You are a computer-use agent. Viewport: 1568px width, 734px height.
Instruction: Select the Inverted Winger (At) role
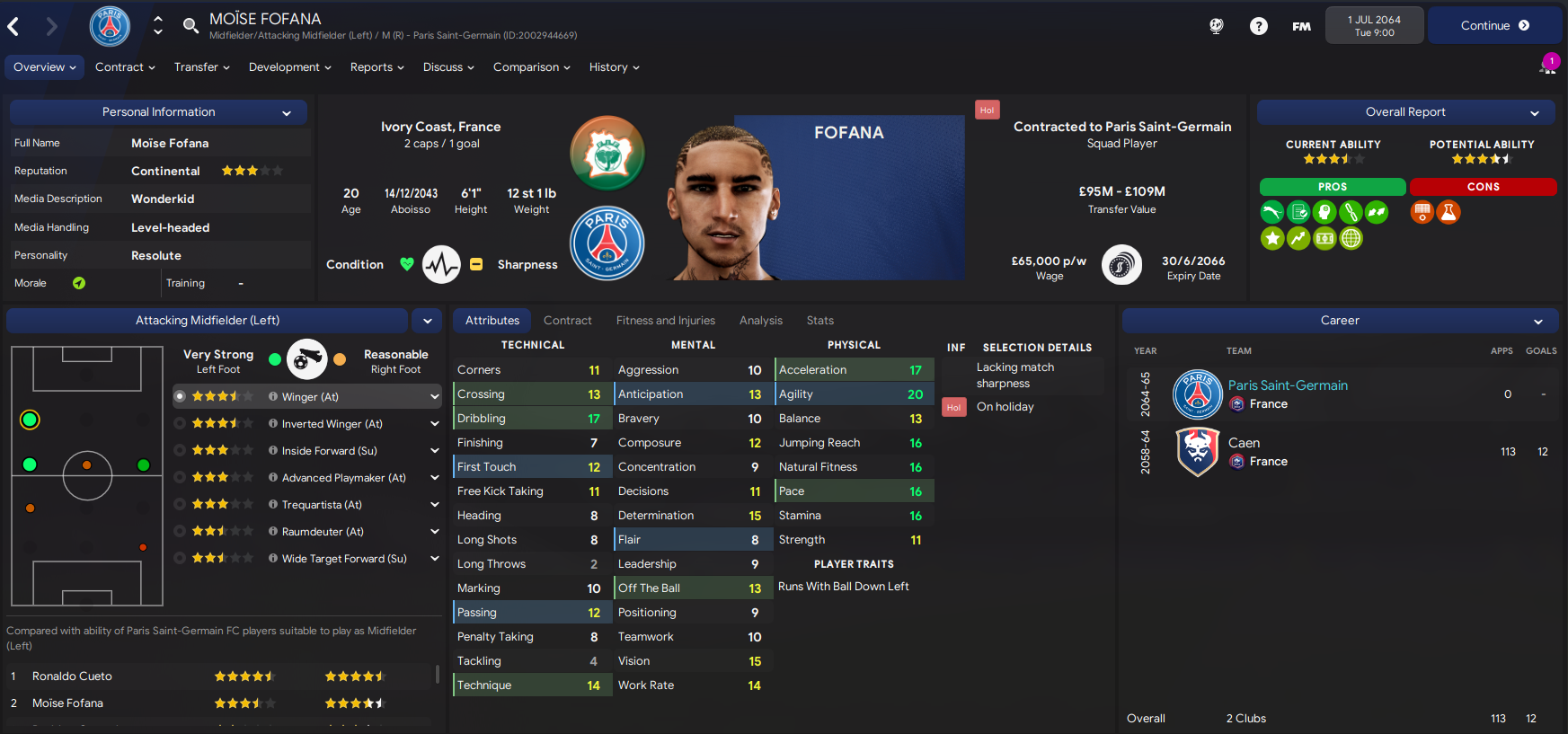point(332,424)
